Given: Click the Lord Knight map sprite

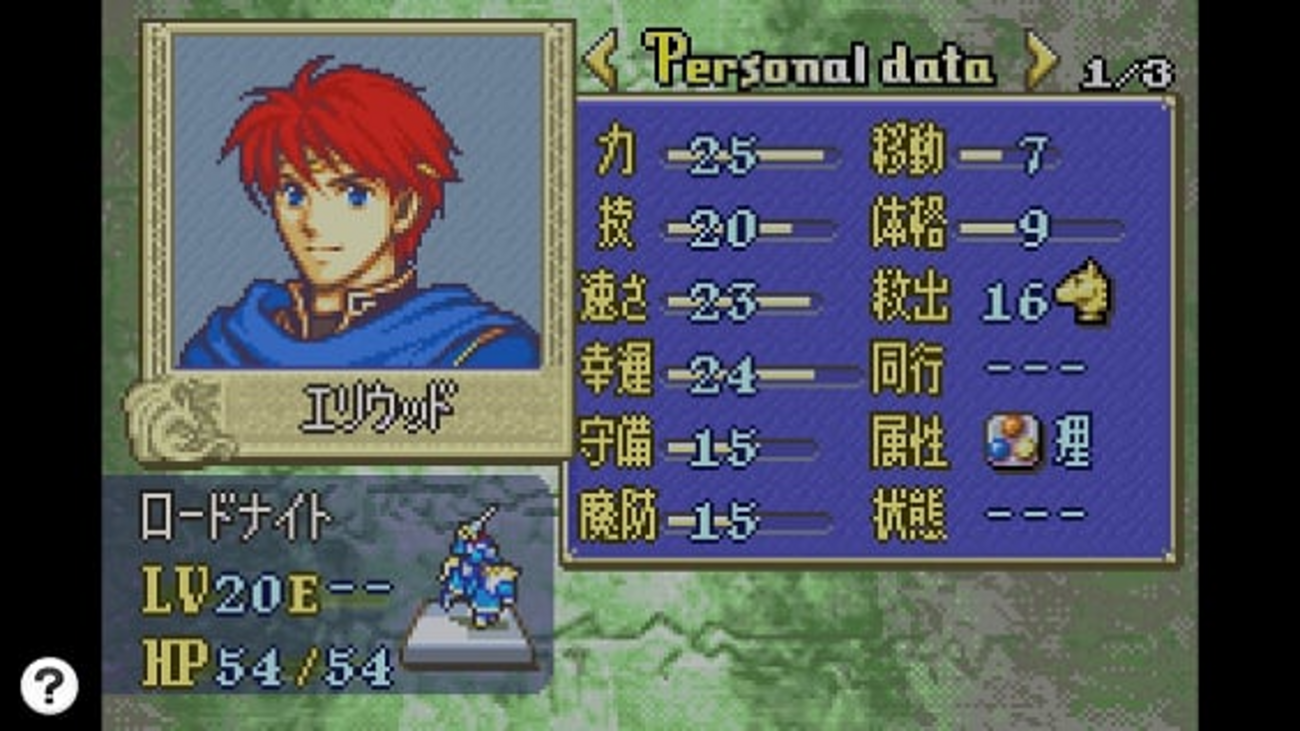Looking at the screenshot, I should click(x=476, y=575).
